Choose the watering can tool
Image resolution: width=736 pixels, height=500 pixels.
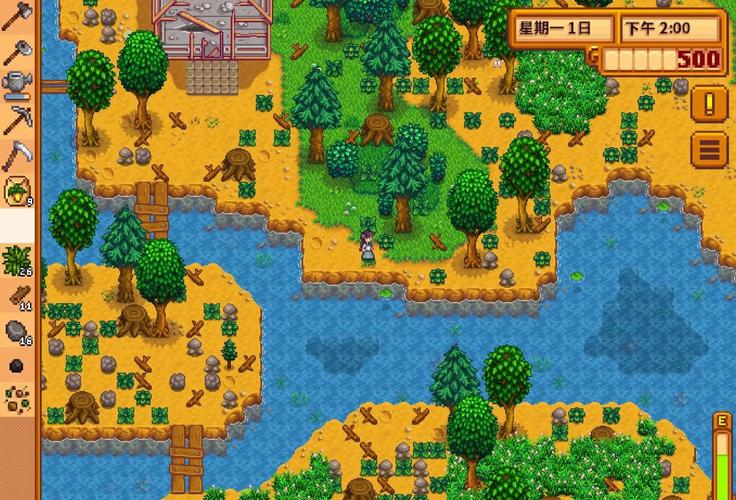(17, 84)
